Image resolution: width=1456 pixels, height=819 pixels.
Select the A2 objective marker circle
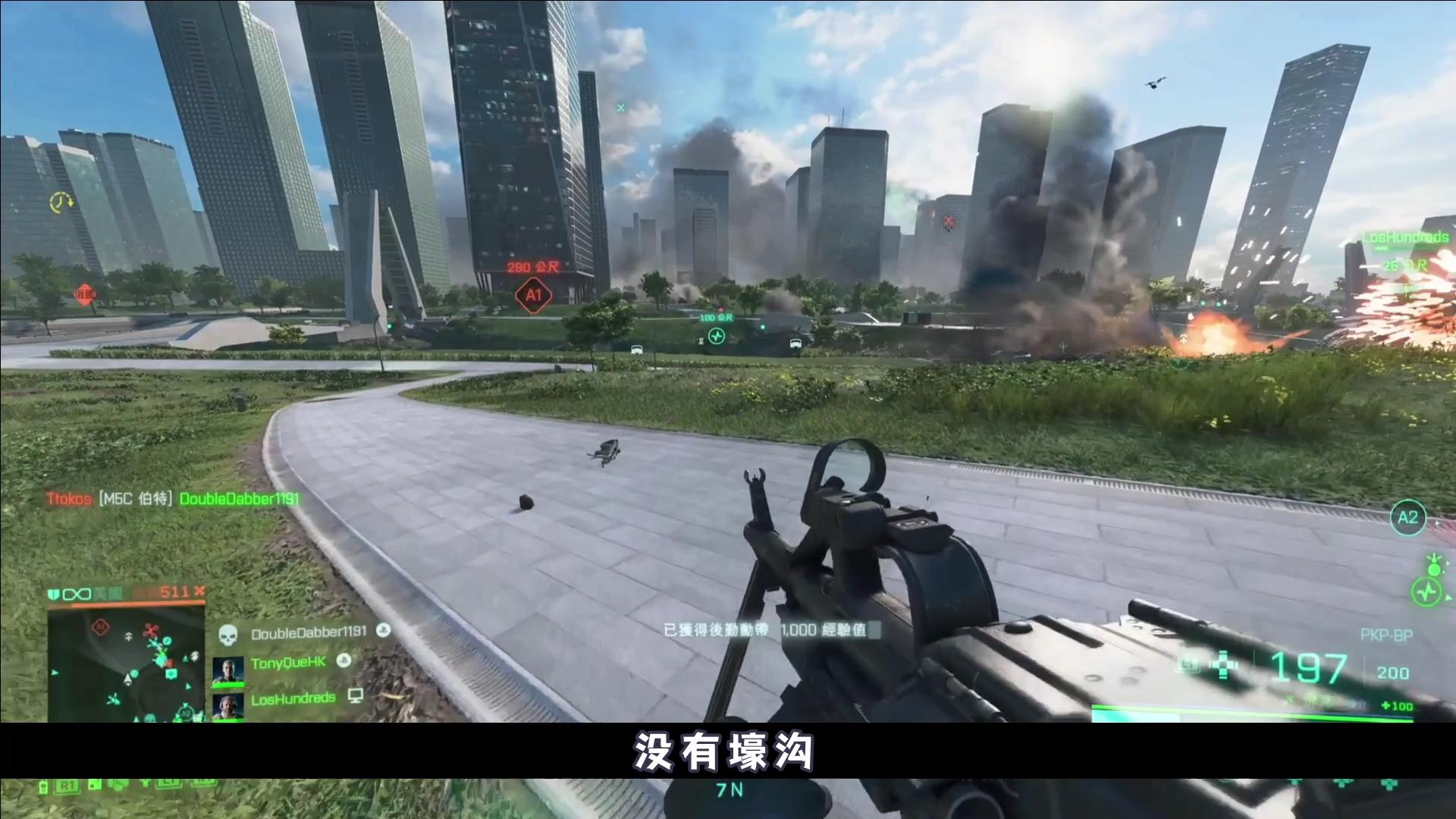1408,518
